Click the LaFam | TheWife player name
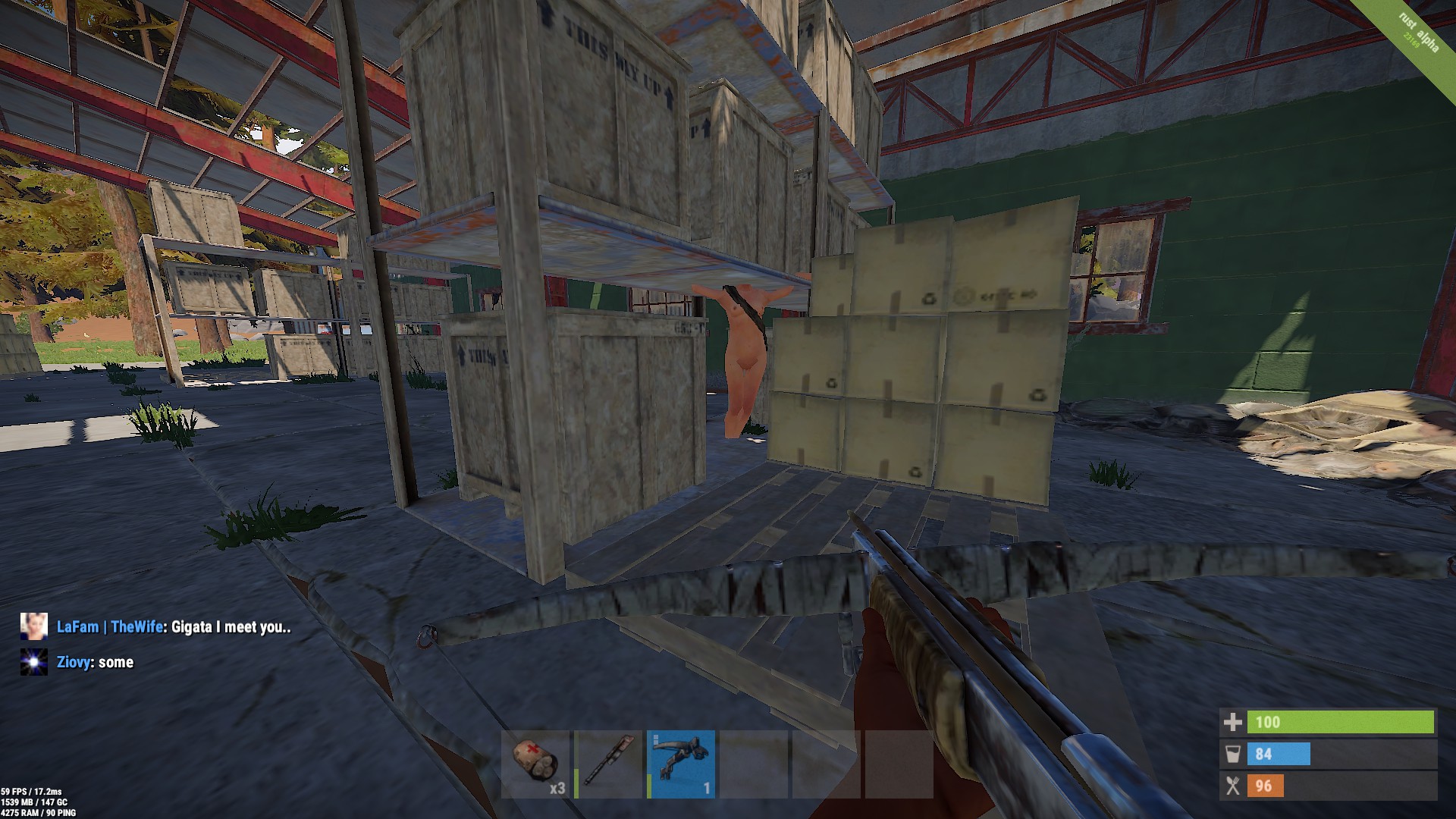 [111, 628]
